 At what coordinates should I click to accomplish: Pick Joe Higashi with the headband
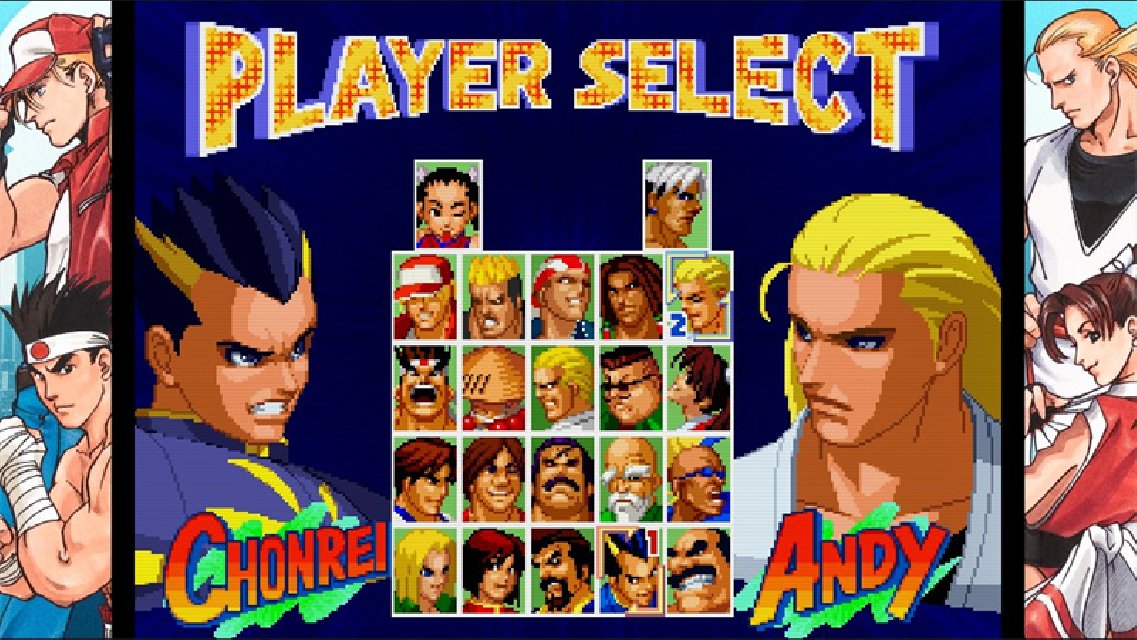tap(425, 387)
